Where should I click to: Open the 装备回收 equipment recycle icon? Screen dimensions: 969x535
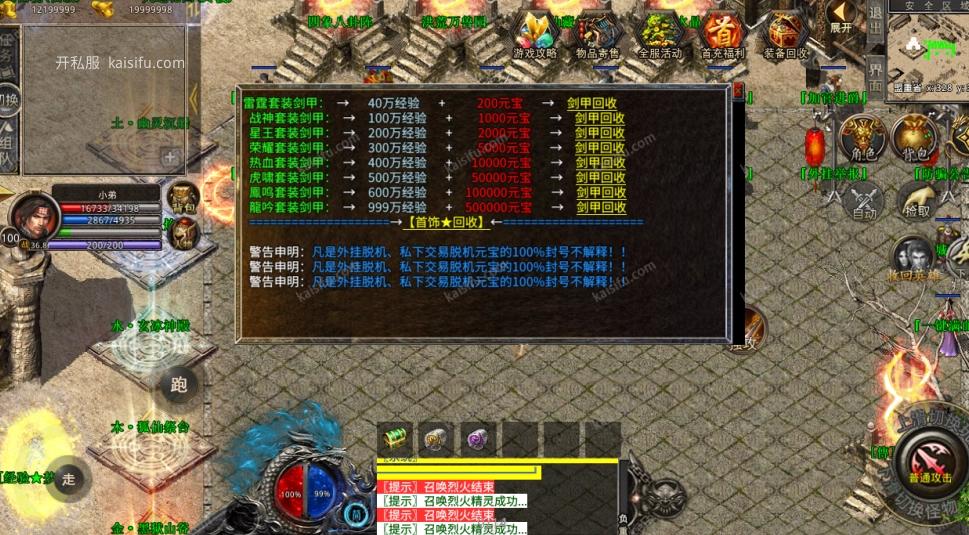click(x=786, y=36)
